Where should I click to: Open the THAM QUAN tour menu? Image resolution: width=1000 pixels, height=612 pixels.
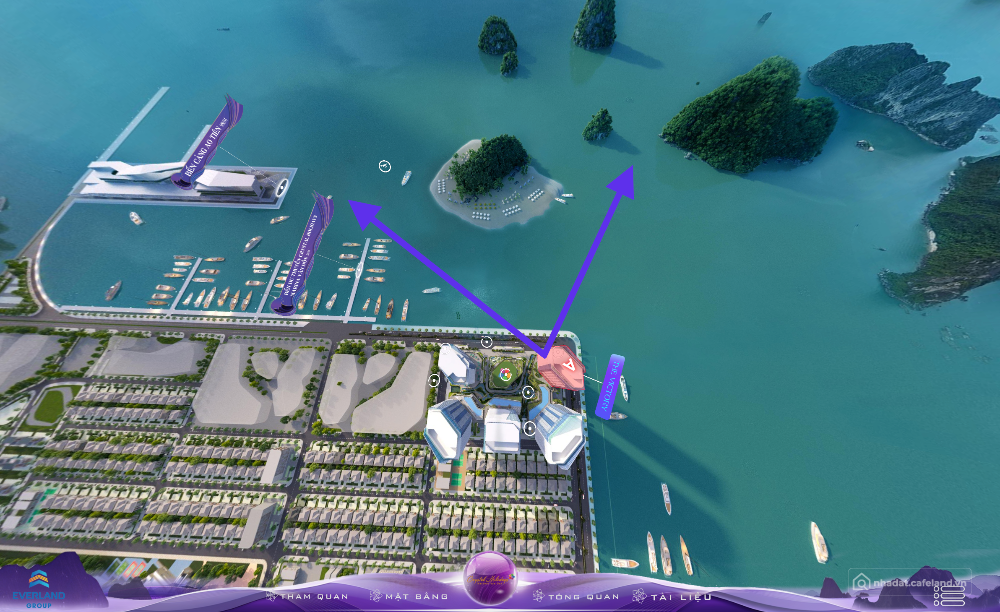(x=307, y=597)
